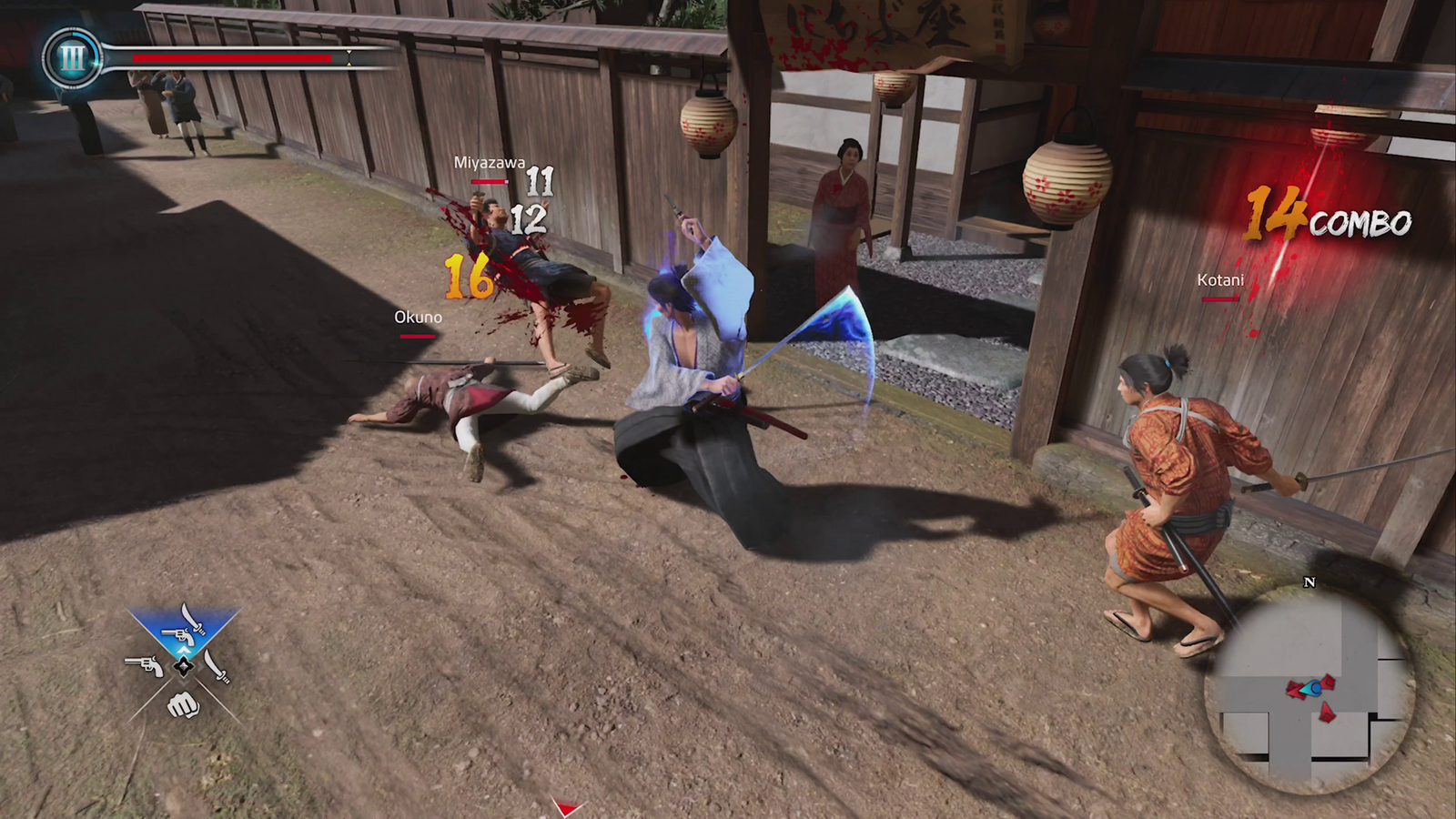Screen dimensions: 1456x819
Task: Select the Wild Dancer sword-and-gun style icon
Action: [182, 626]
